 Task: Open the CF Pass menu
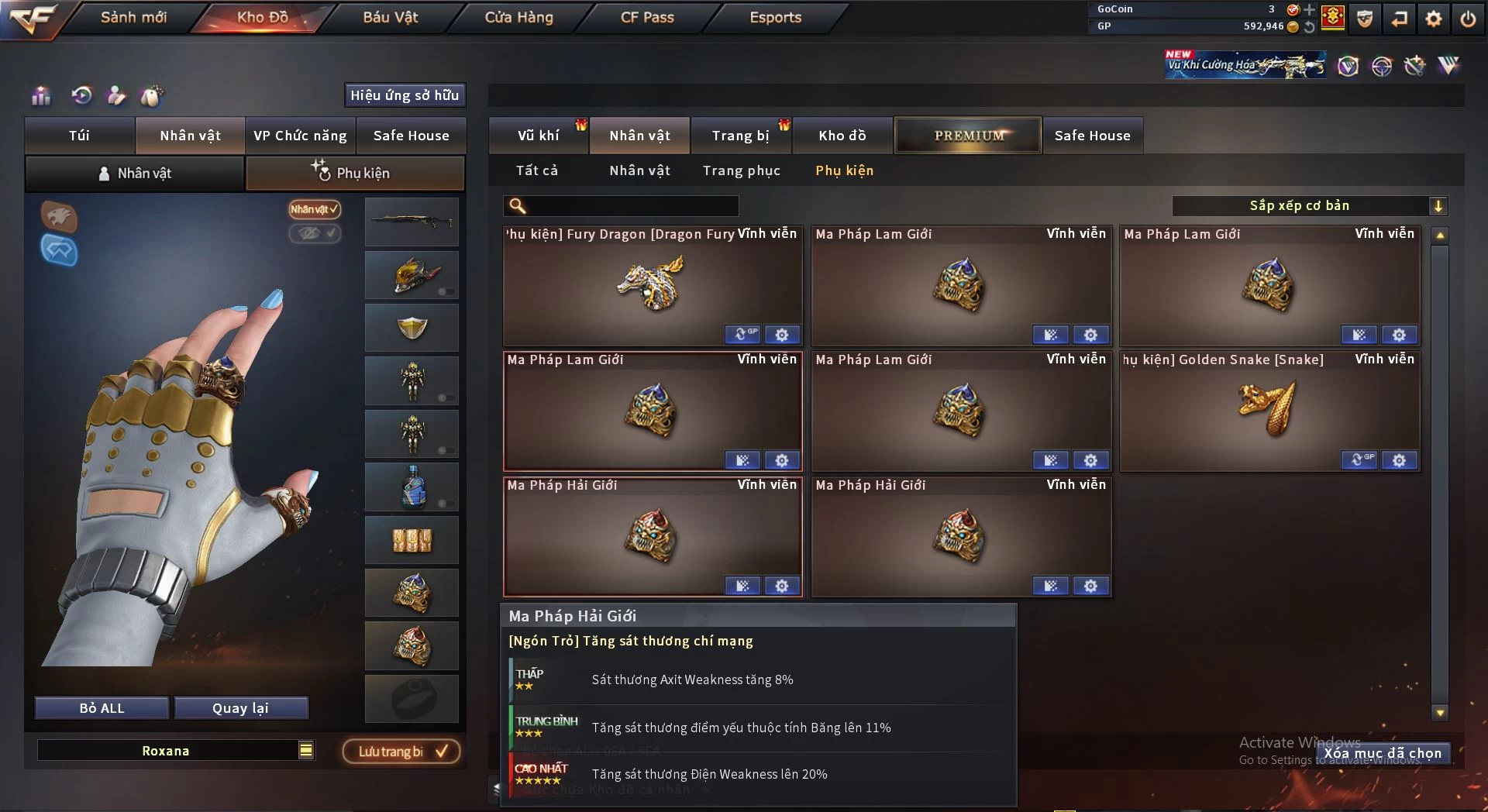coord(647,17)
